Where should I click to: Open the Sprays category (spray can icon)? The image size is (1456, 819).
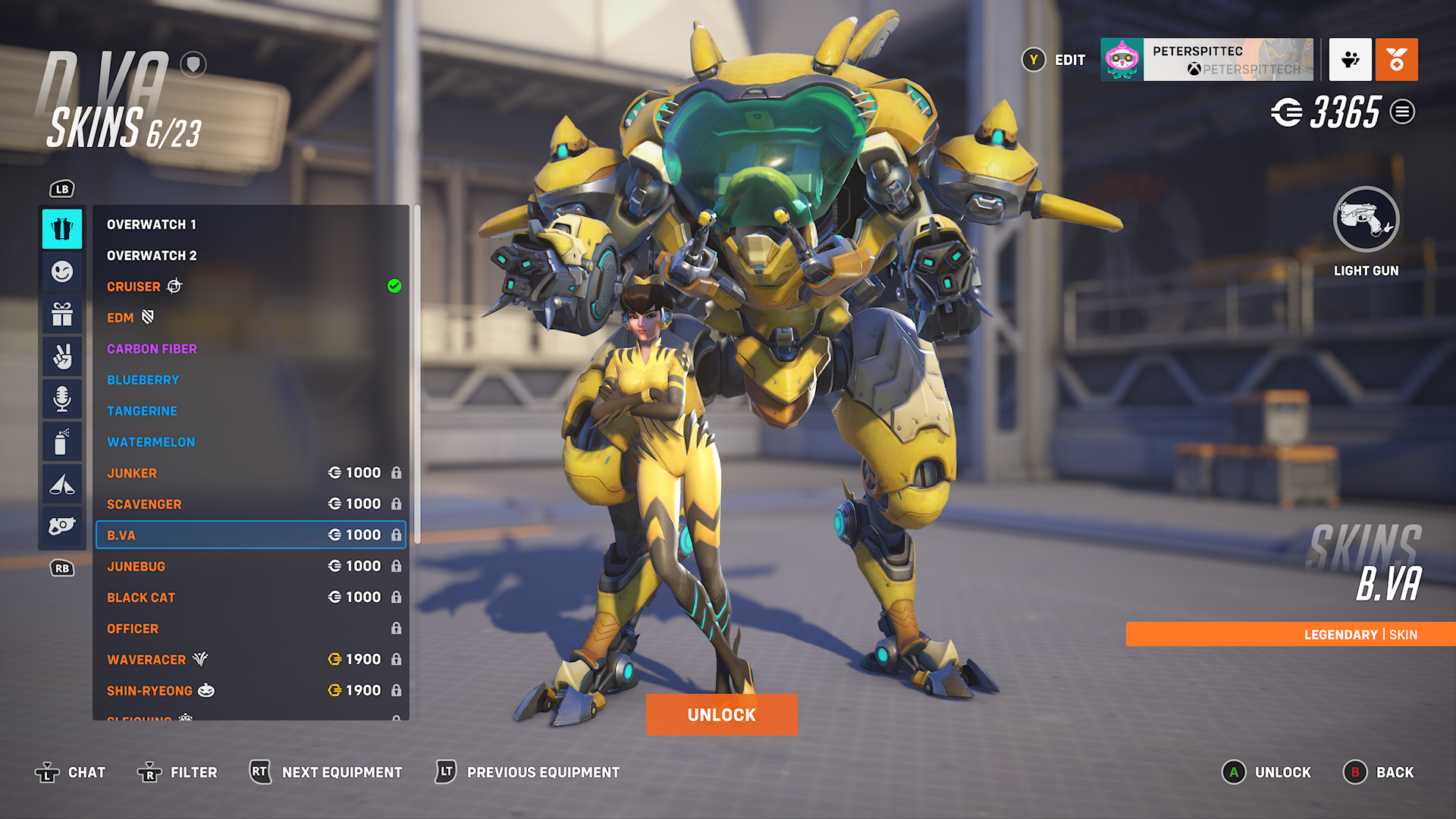coord(62,441)
